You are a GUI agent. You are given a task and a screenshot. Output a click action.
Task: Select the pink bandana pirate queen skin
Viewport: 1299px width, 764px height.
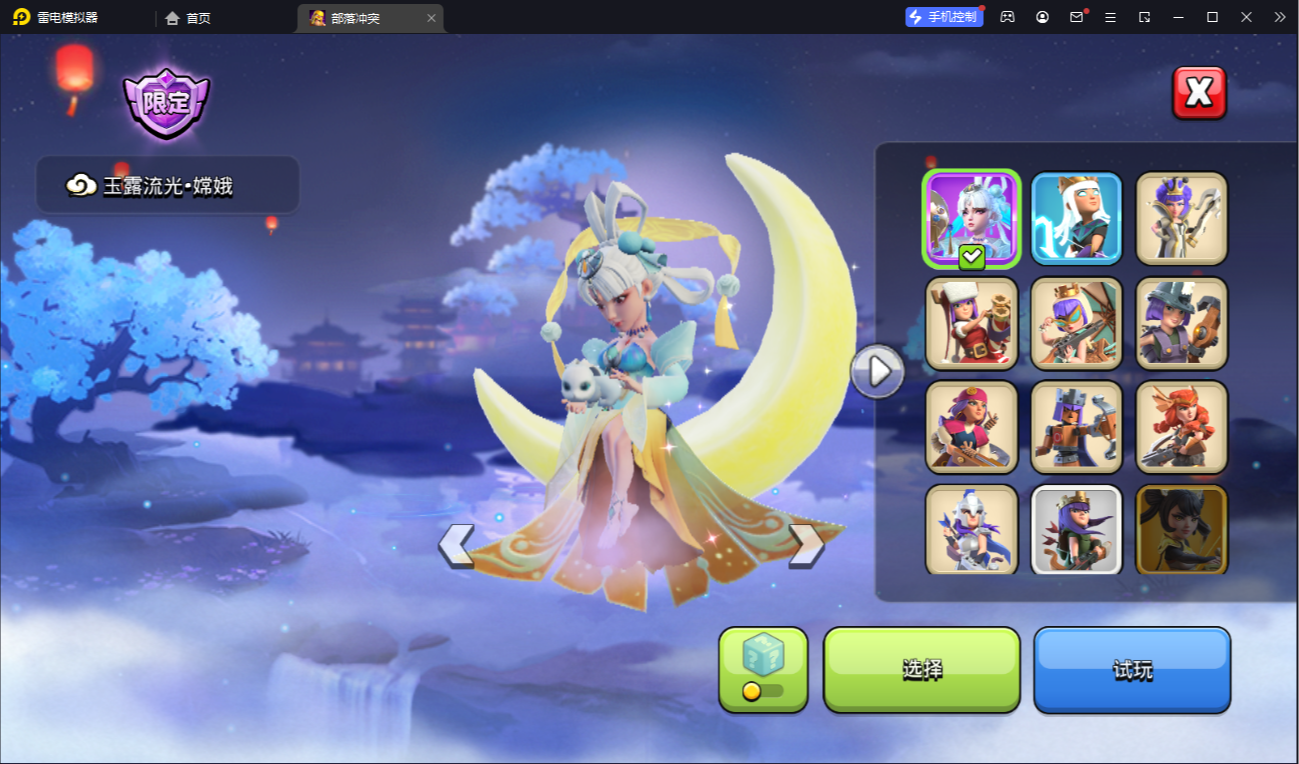pyautogui.click(x=971, y=427)
